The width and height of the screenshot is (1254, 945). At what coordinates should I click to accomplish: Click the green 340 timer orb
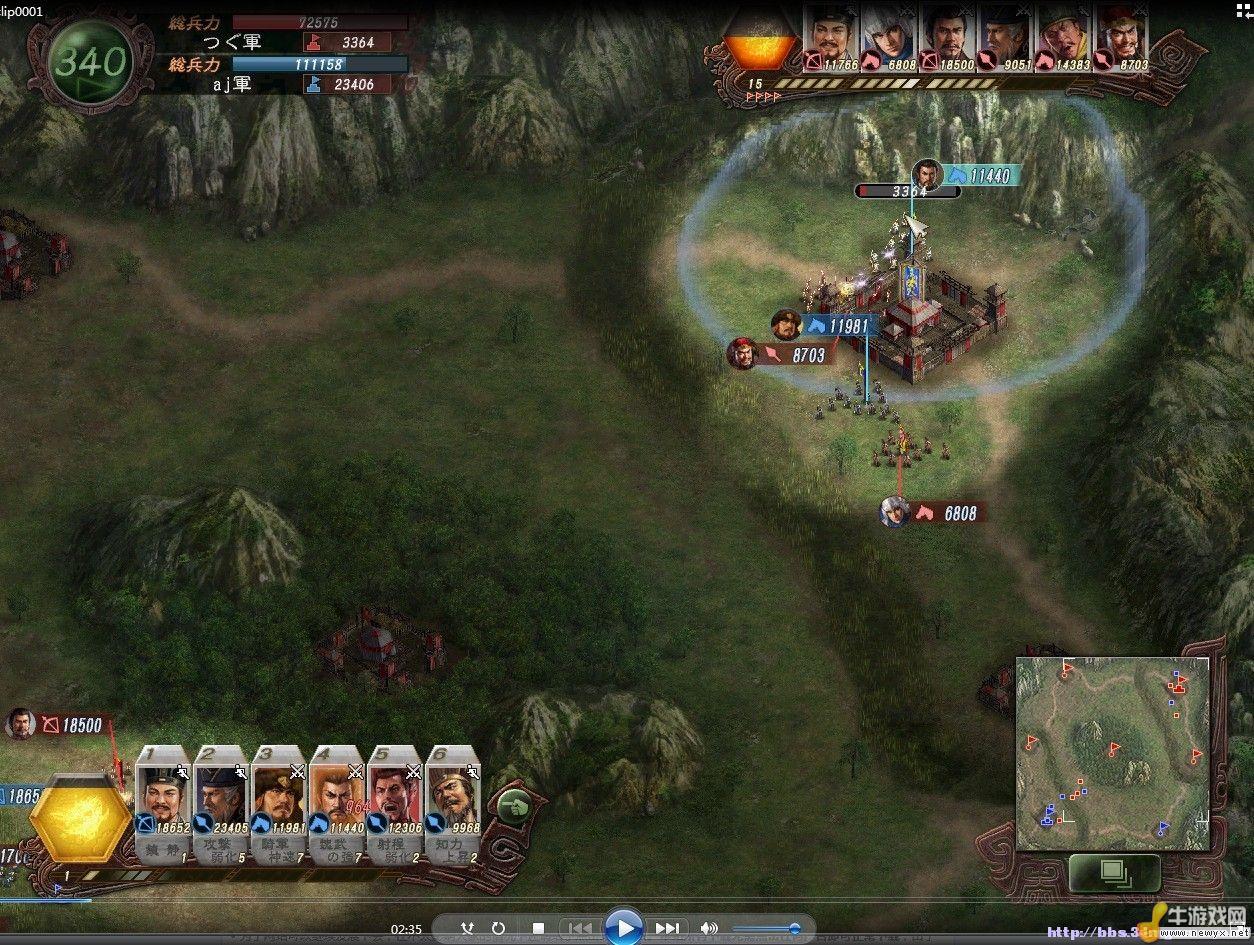pyautogui.click(x=91, y=62)
